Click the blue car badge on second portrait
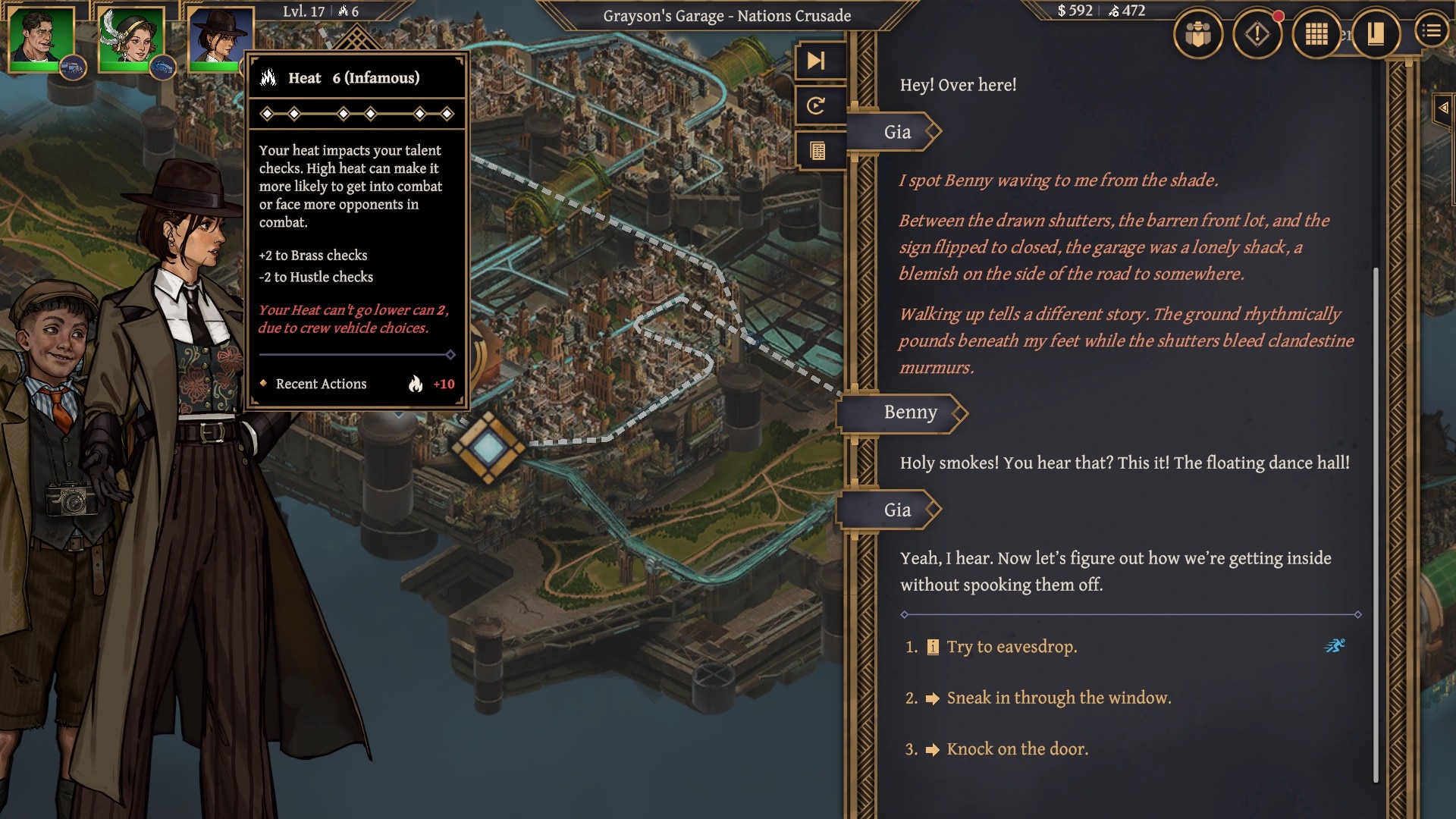Image resolution: width=1456 pixels, height=819 pixels. point(162,68)
